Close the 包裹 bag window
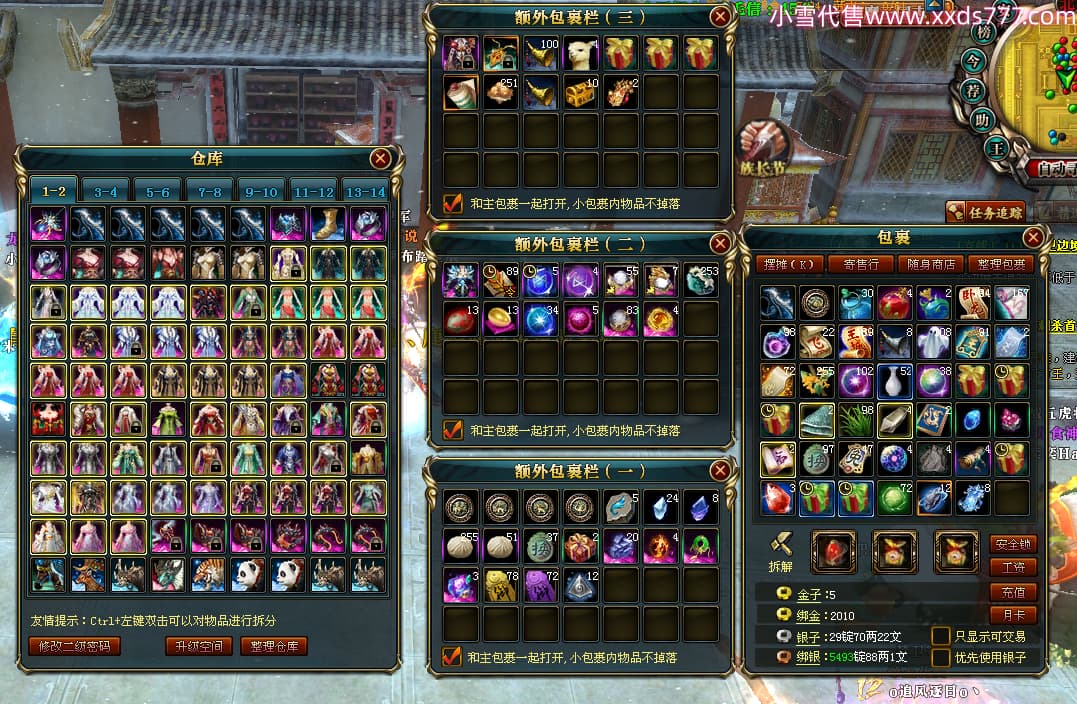This screenshot has height=704, width=1077. 1034,238
